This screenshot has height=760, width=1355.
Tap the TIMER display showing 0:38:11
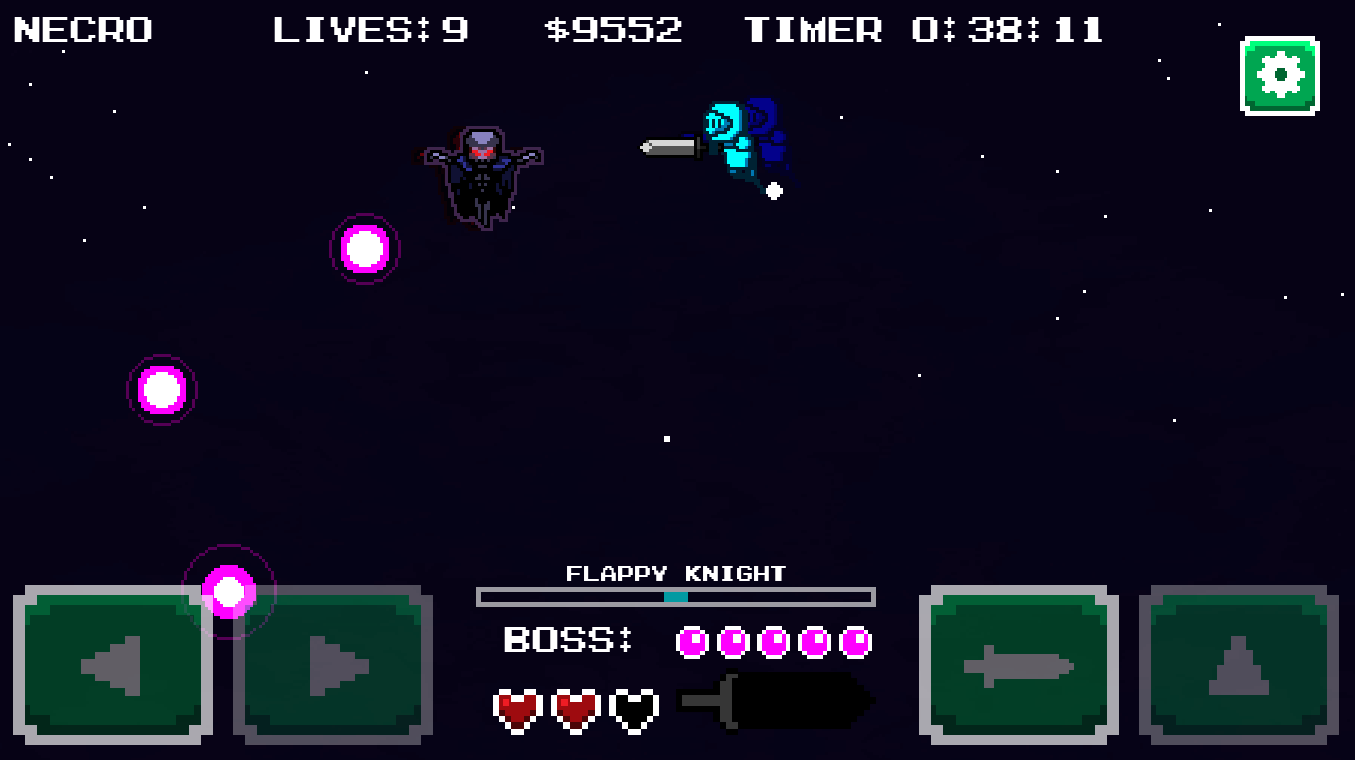(925, 30)
